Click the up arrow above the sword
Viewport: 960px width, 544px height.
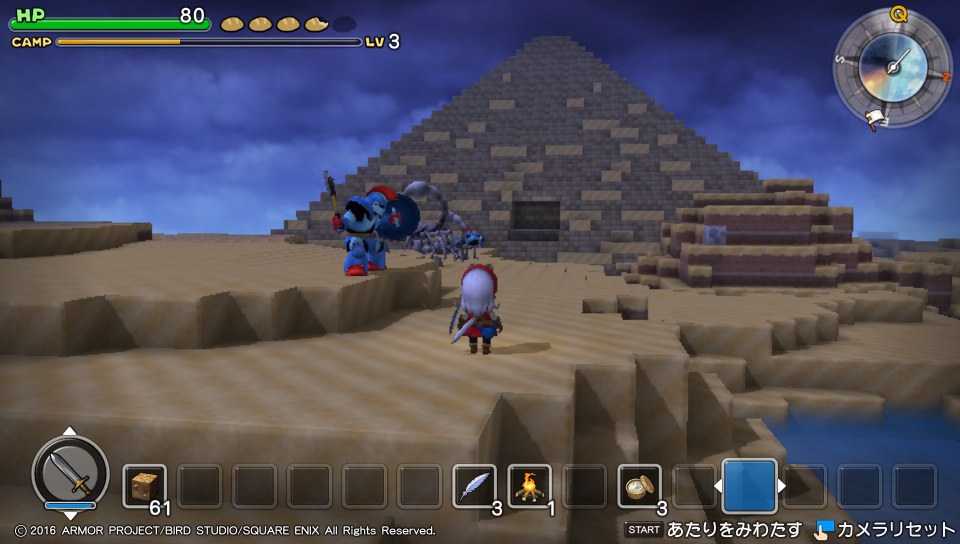coord(70,432)
